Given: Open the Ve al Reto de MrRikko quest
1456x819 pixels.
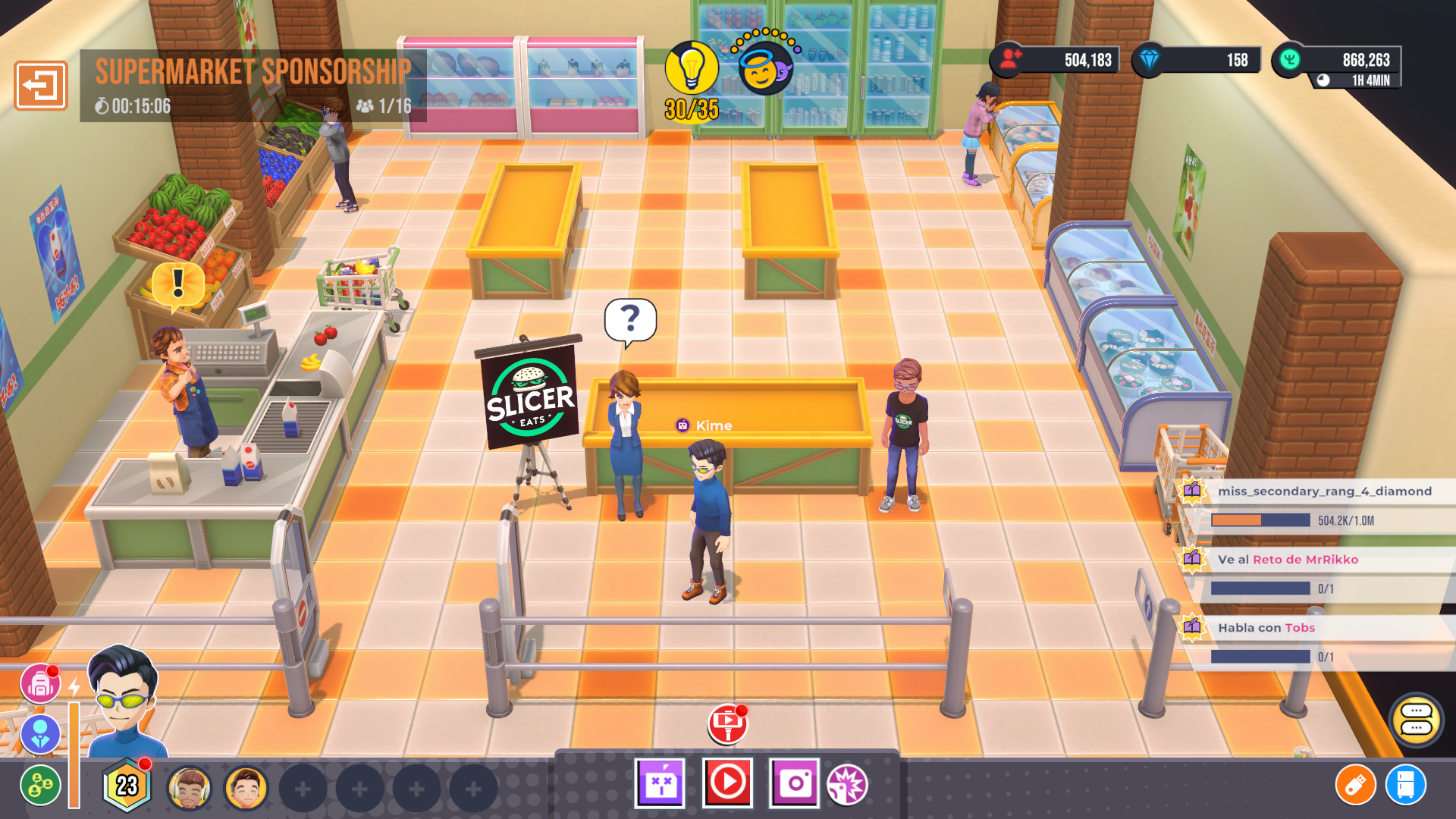Looking at the screenshot, I should 1289,560.
